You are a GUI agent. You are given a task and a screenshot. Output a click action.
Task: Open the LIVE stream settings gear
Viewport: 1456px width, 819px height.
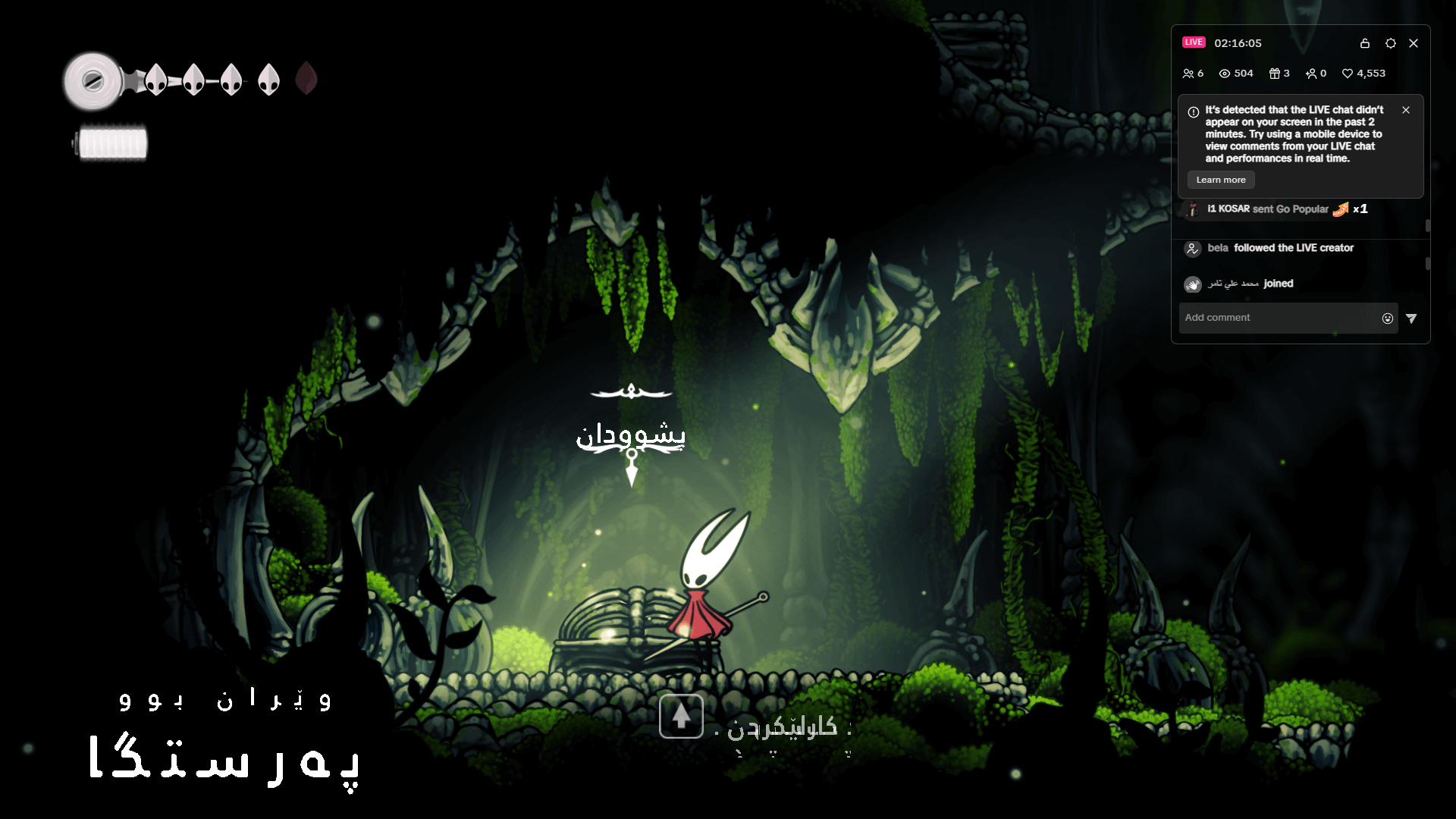coord(1391,43)
